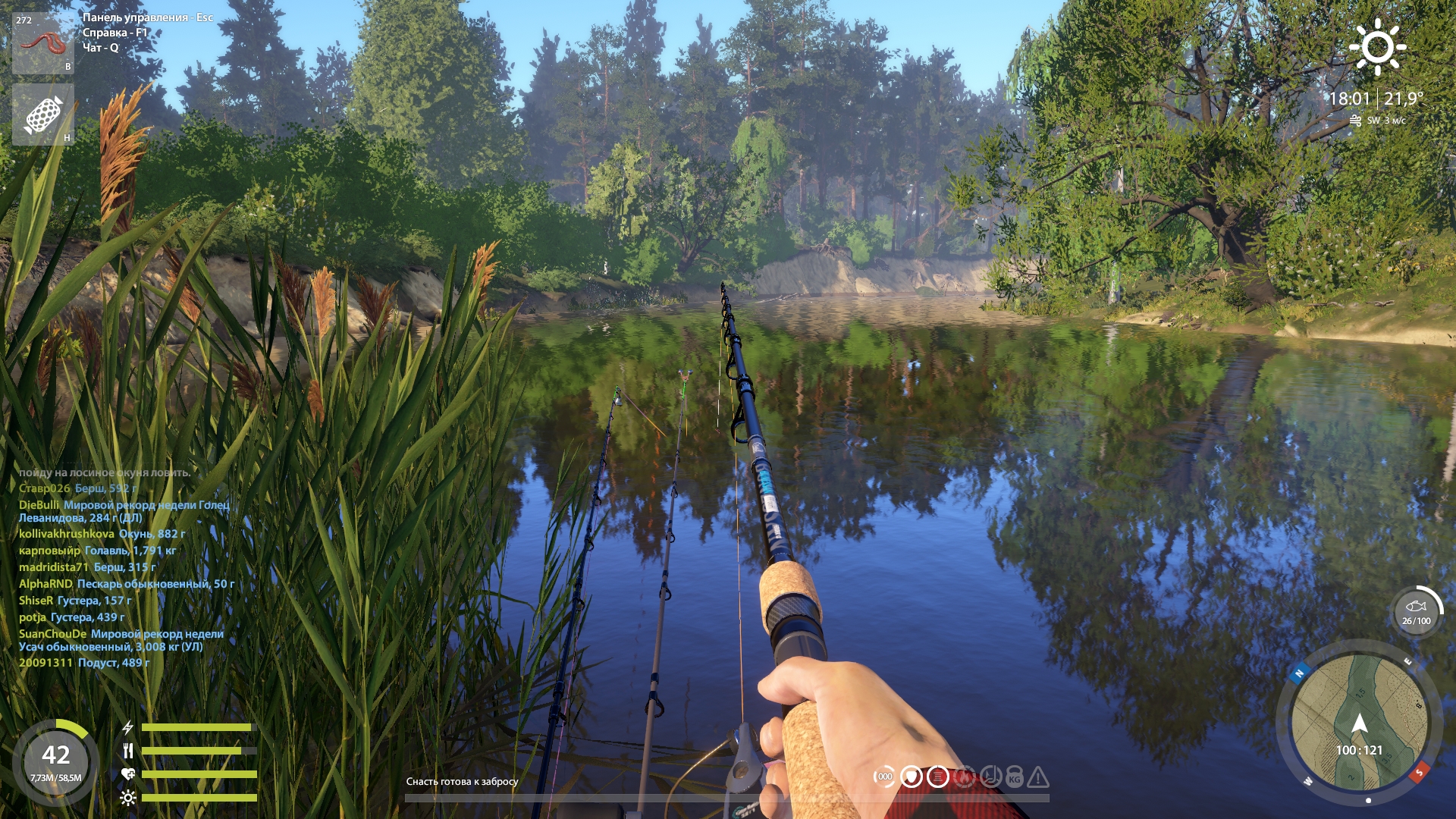Select kollivakhrushkova's perch catch message
This screenshot has height=819, width=1456.
pyautogui.click(x=102, y=534)
